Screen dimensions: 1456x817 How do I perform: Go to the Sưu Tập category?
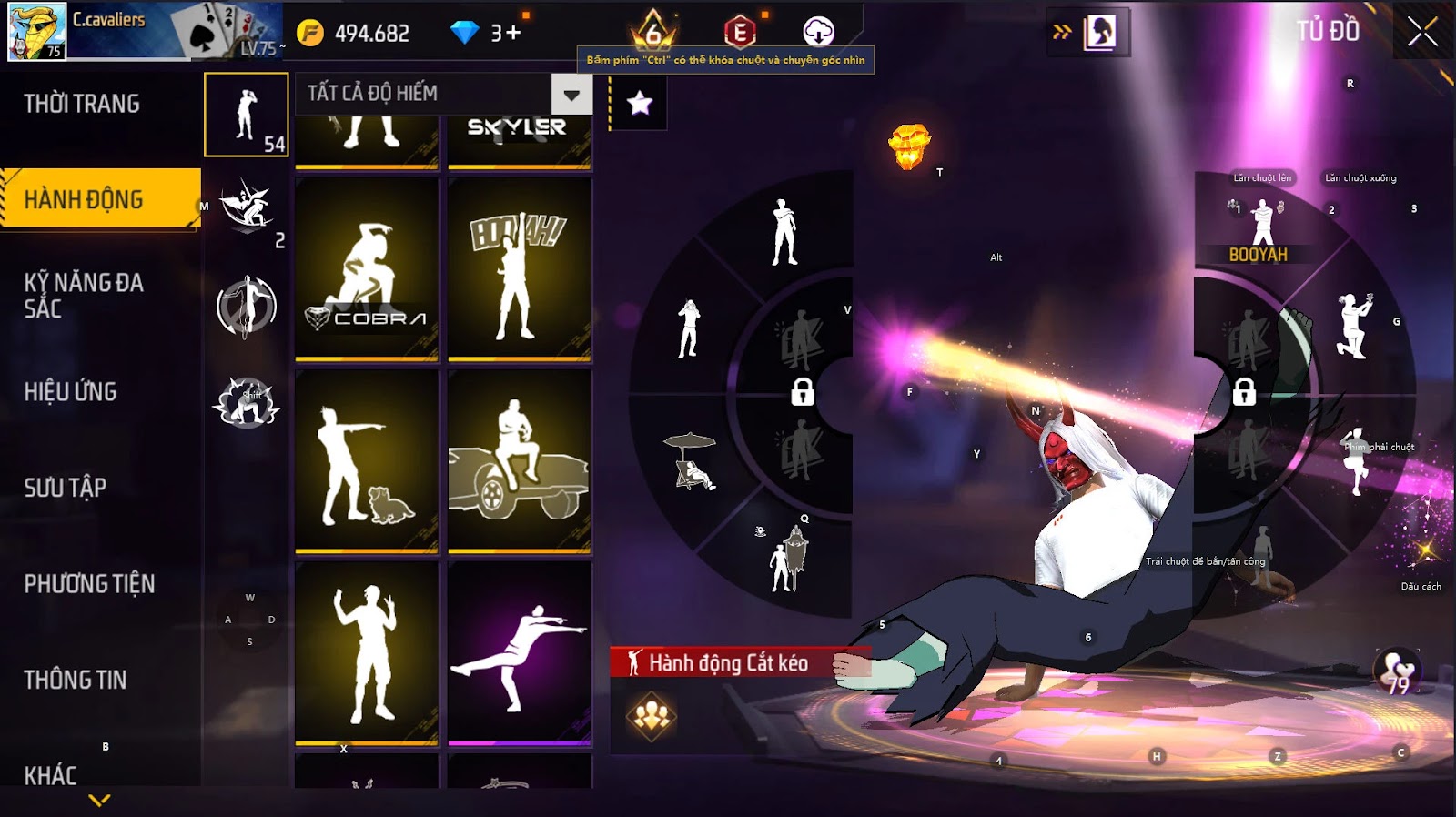coord(66,488)
